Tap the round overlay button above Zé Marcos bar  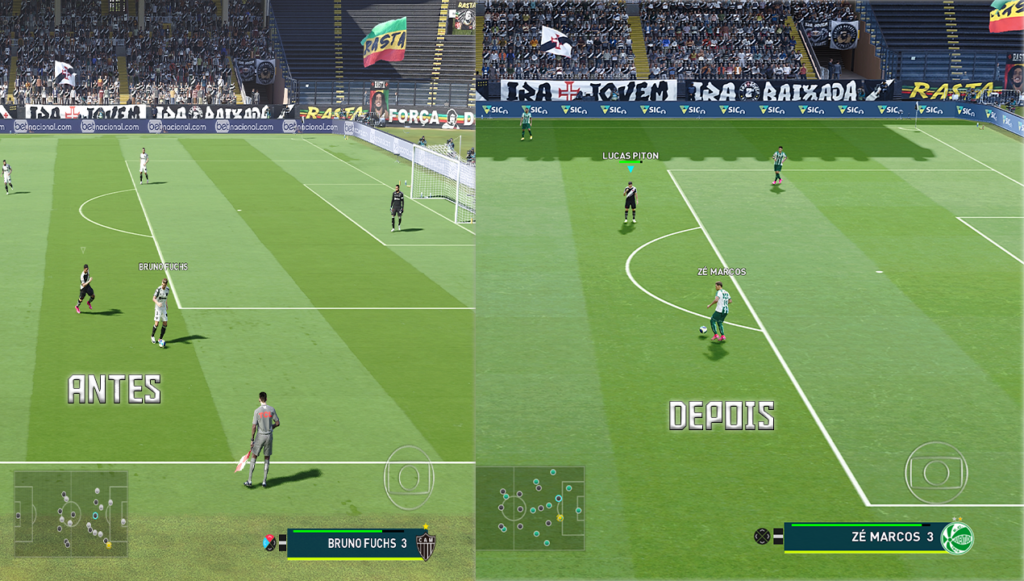point(936,472)
